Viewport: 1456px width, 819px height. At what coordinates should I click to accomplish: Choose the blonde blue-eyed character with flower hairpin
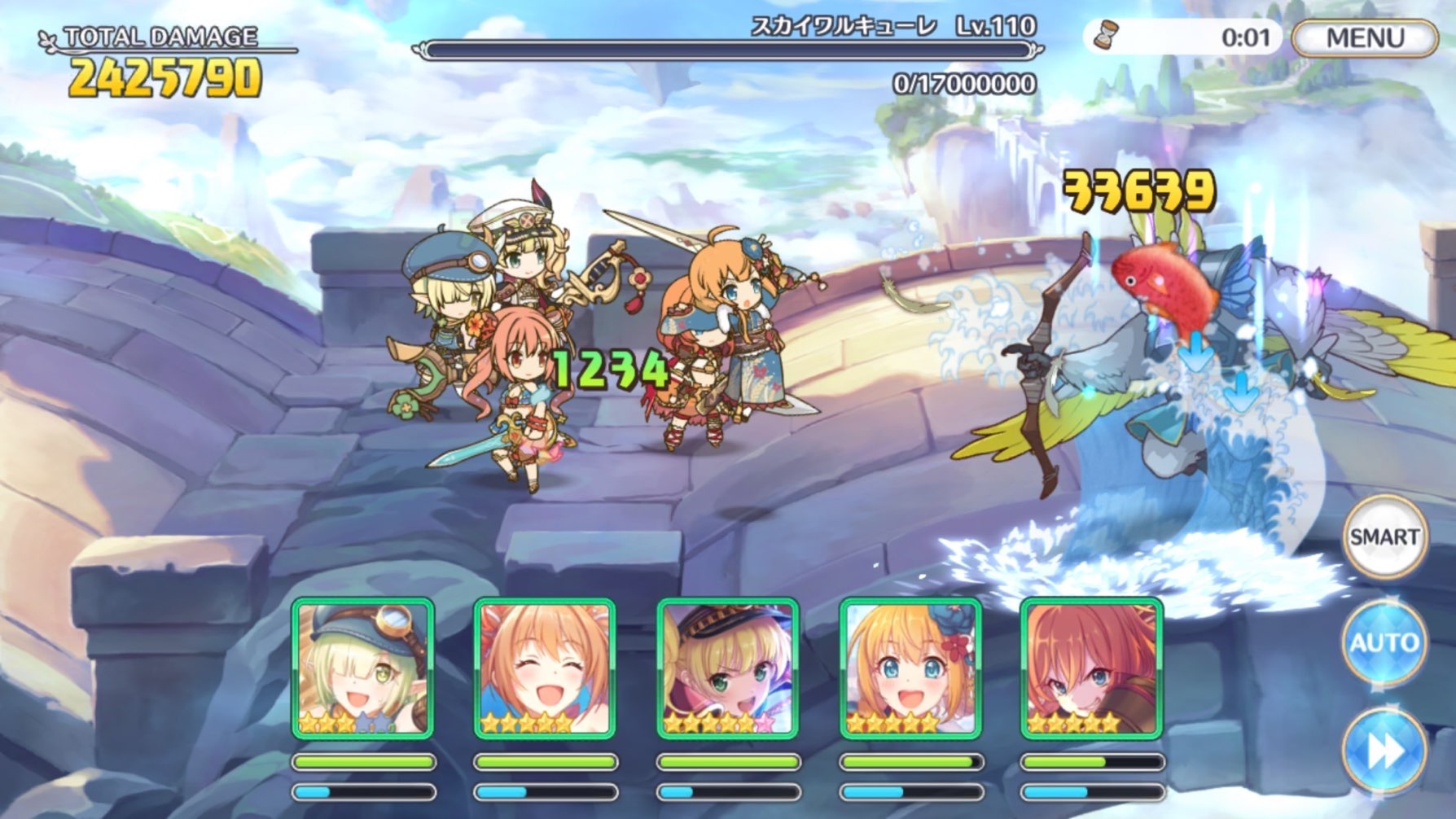coord(910,669)
